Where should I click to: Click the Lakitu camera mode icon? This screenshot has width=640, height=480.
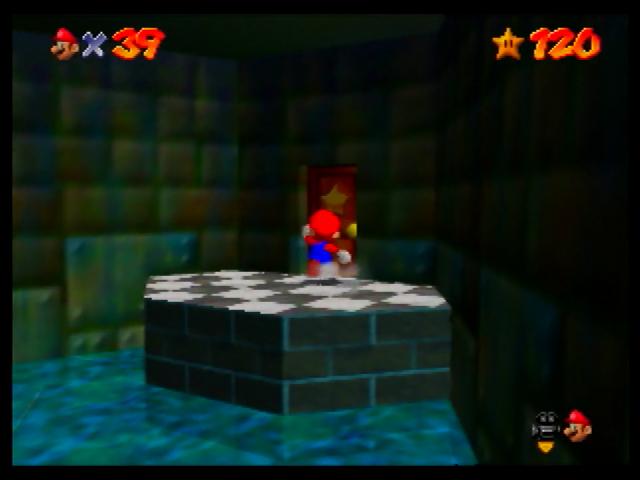click(546, 428)
